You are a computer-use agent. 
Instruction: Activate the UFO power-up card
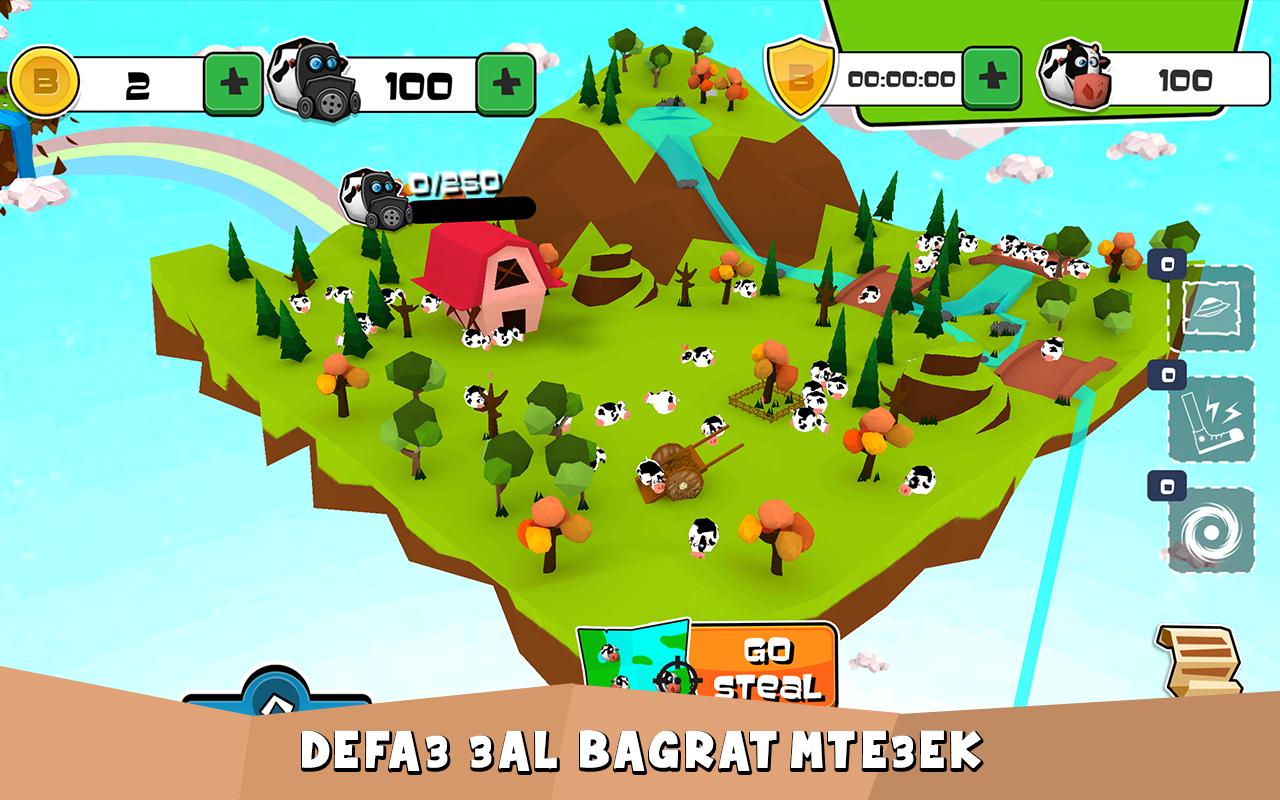[x=1212, y=308]
